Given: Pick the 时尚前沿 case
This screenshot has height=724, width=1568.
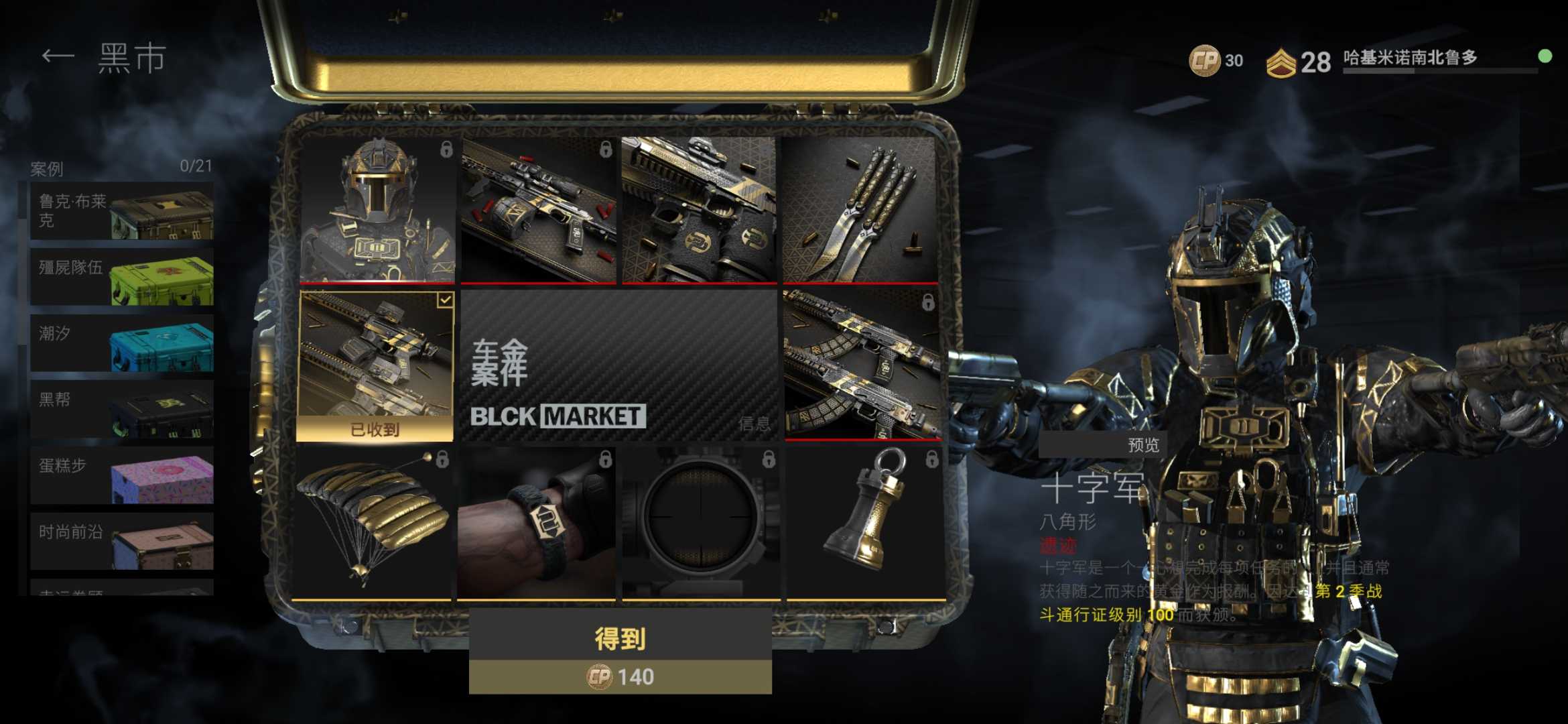Looking at the screenshot, I should point(122,541).
